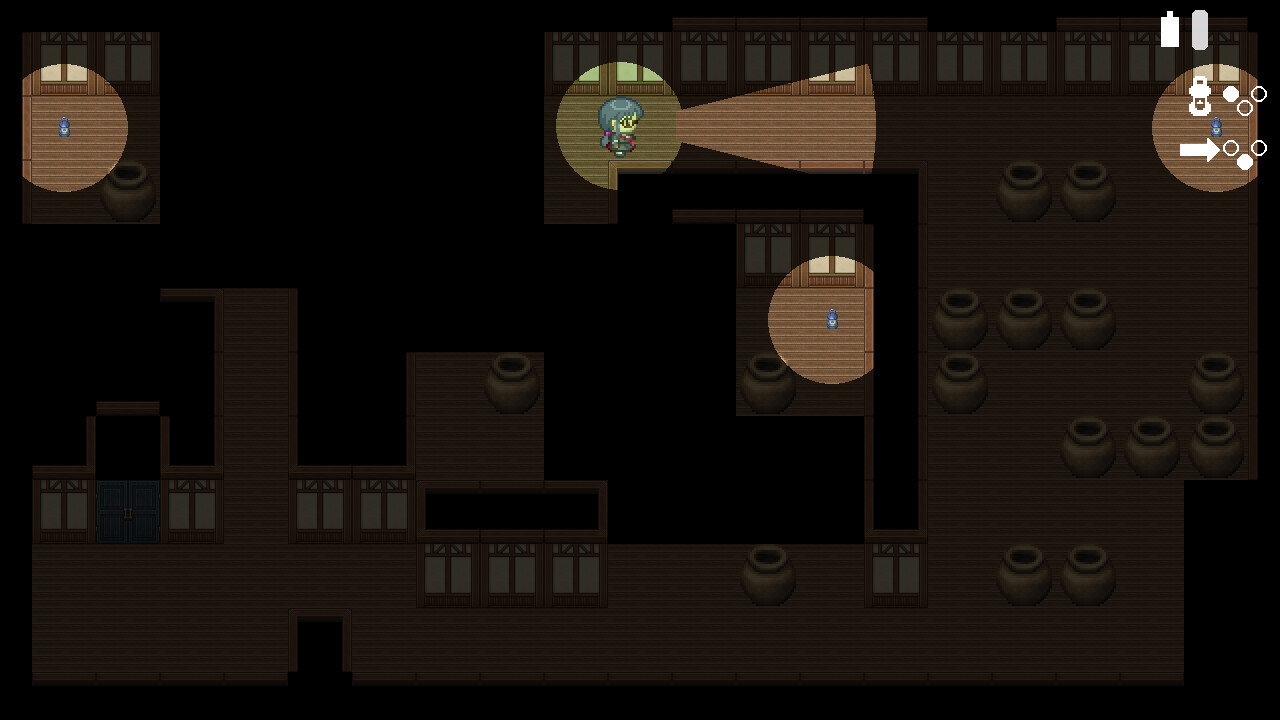1280x720 pixels.
Task: Select the player character holding the flashlight
Action: click(621, 130)
